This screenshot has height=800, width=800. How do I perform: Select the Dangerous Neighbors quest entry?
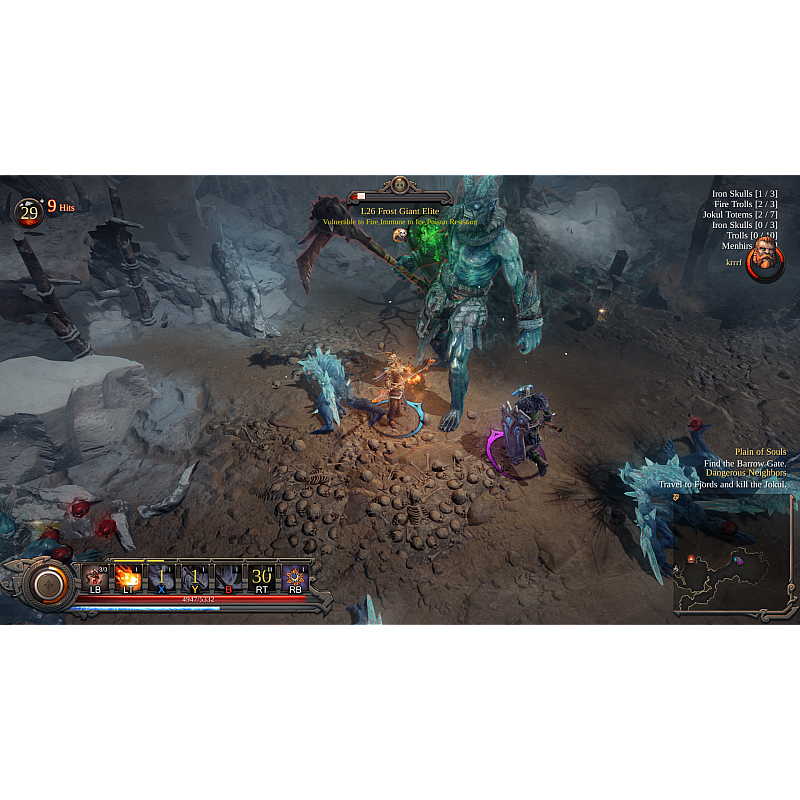point(746,473)
